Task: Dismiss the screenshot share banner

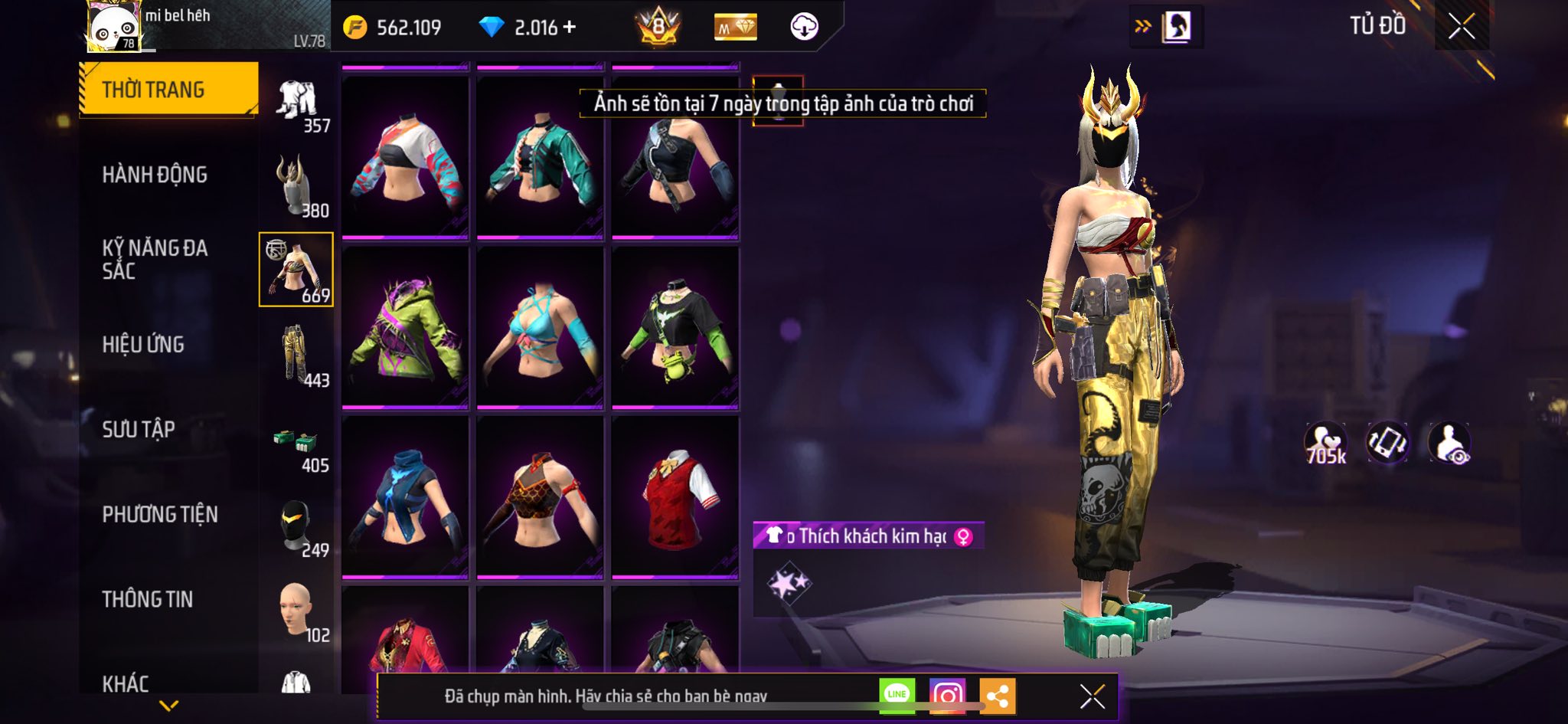Action: click(1092, 696)
